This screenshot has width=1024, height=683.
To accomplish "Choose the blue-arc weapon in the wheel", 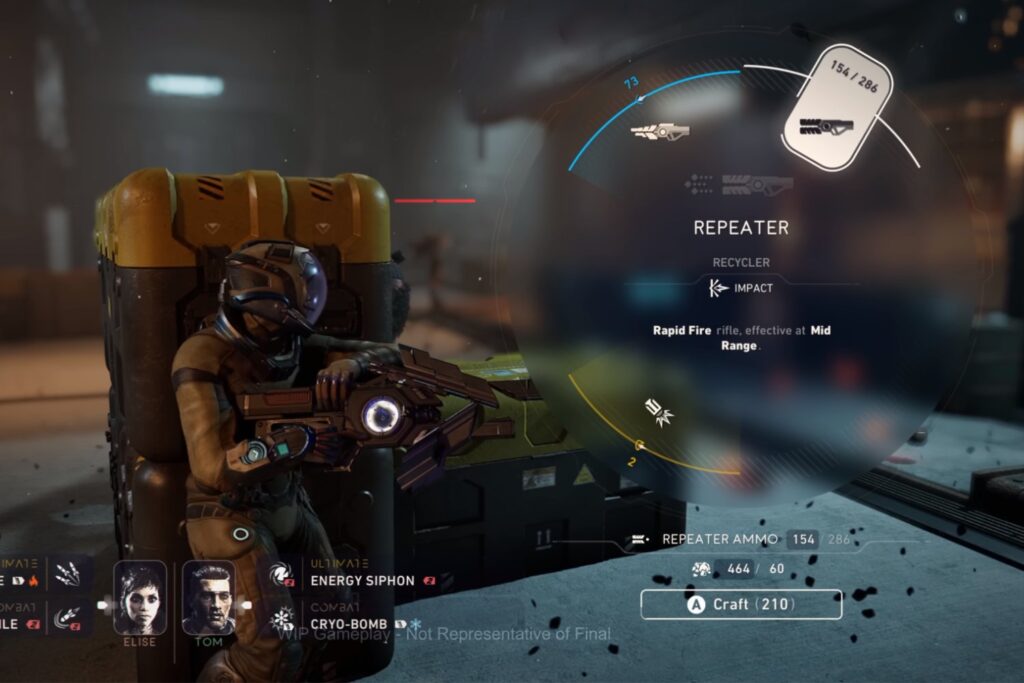I will click(x=659, y=131).
